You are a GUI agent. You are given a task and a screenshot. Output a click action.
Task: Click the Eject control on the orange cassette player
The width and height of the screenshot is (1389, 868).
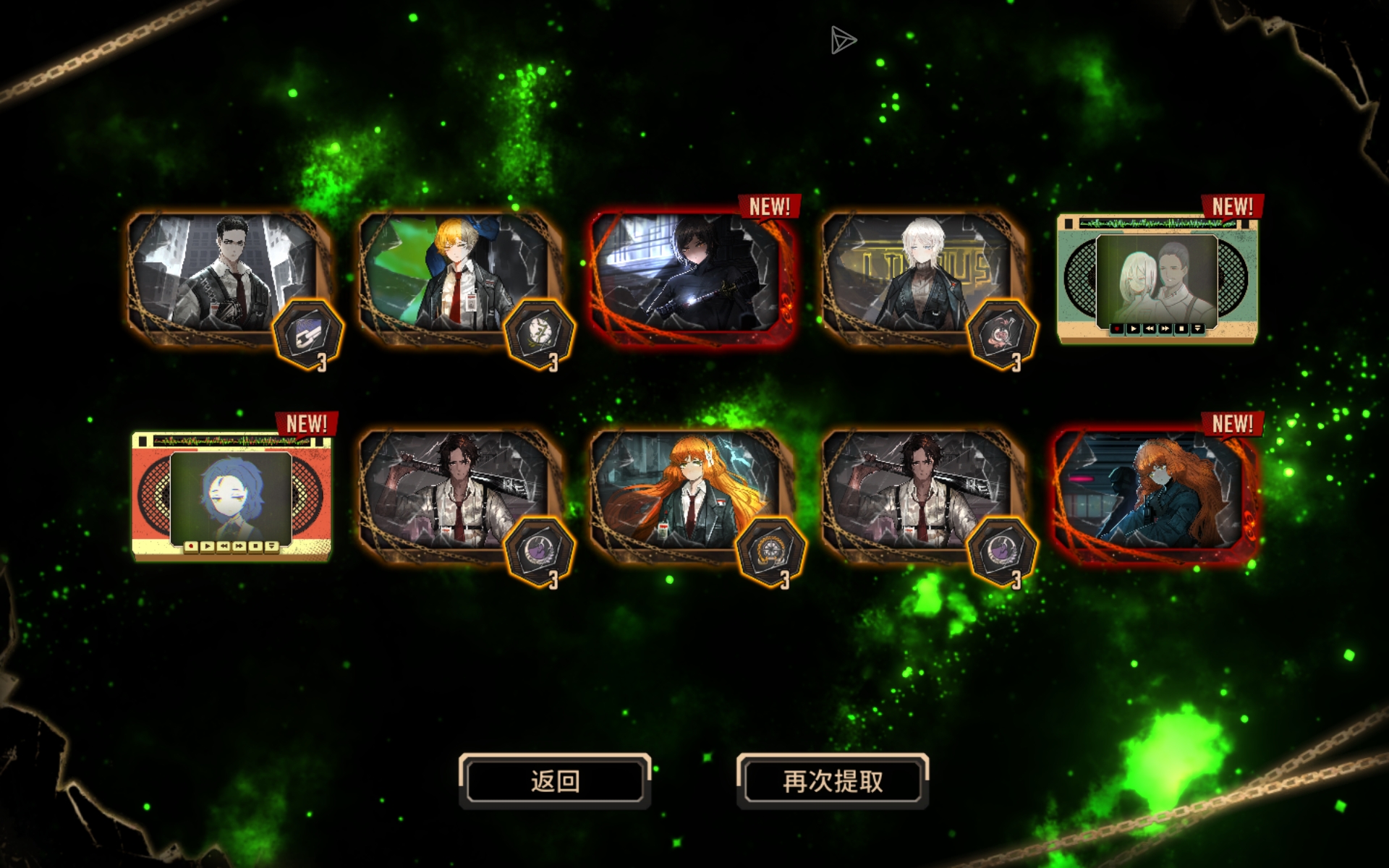tap(272, 546)
